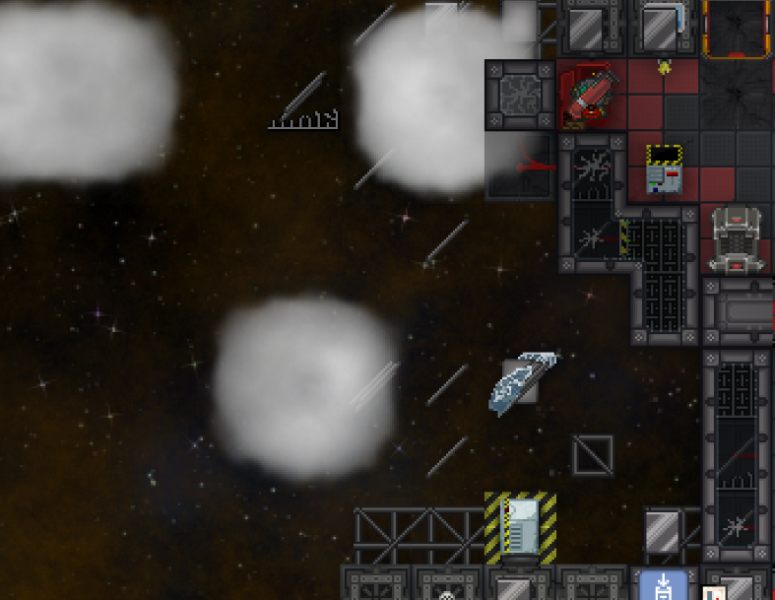The image size is (775, 600).
Task: Click the blue down-arrow icon
Action: click(663, 586)
